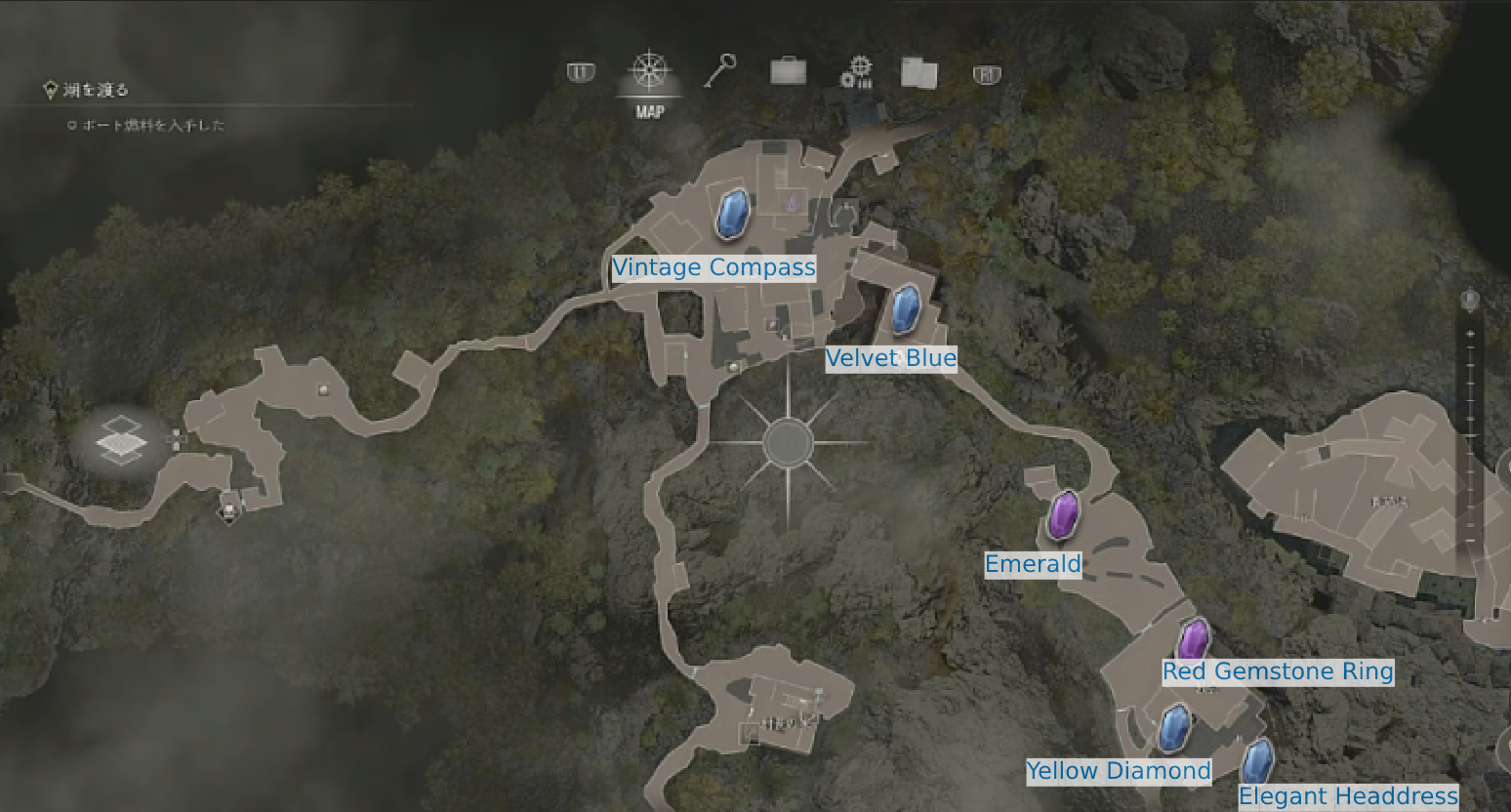Open the Attaché Case briefcase icon

pos(787,72)
